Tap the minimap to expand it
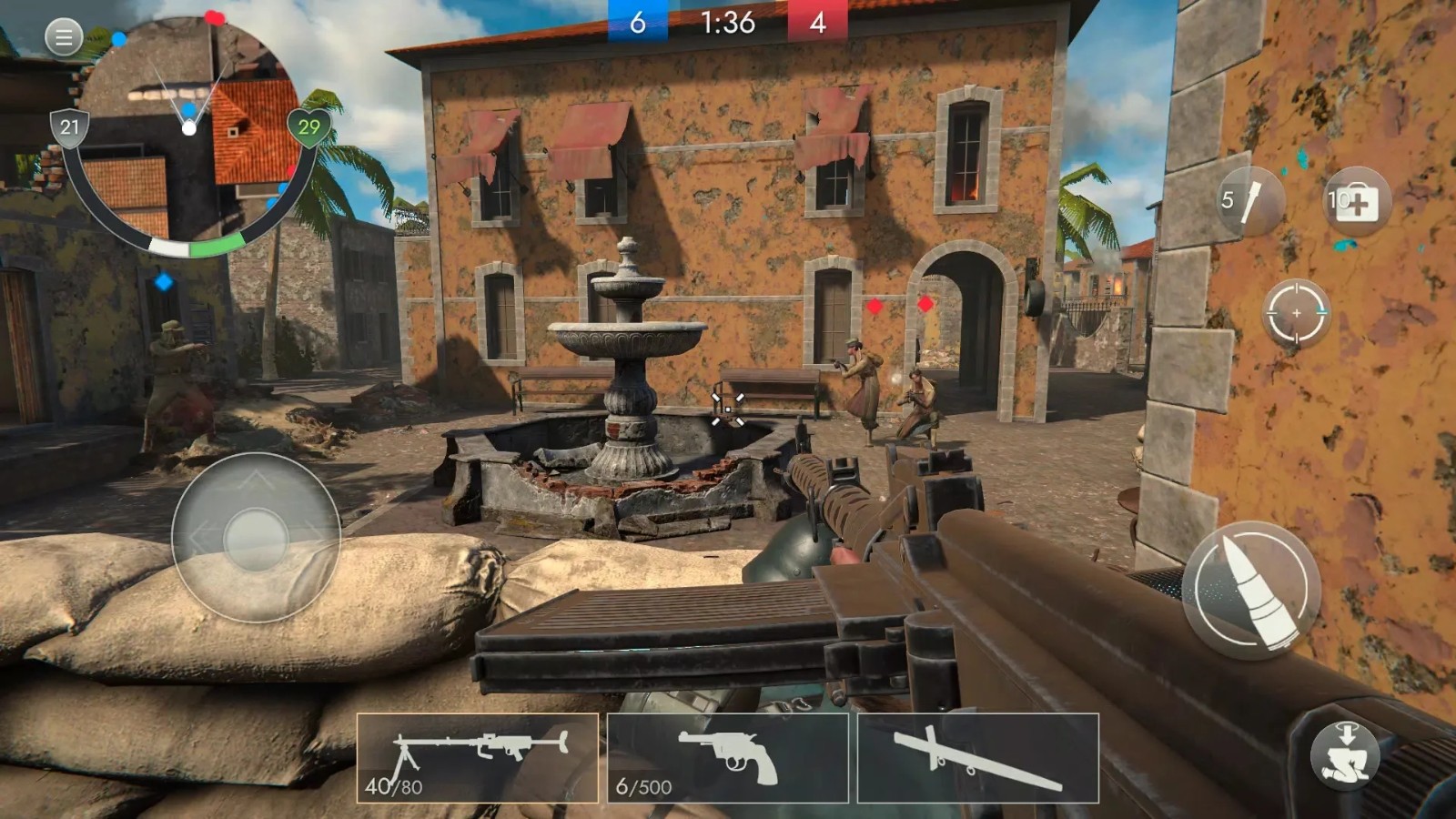The width and height of the screenshot is (1456, 819). [x=191, y=127]
